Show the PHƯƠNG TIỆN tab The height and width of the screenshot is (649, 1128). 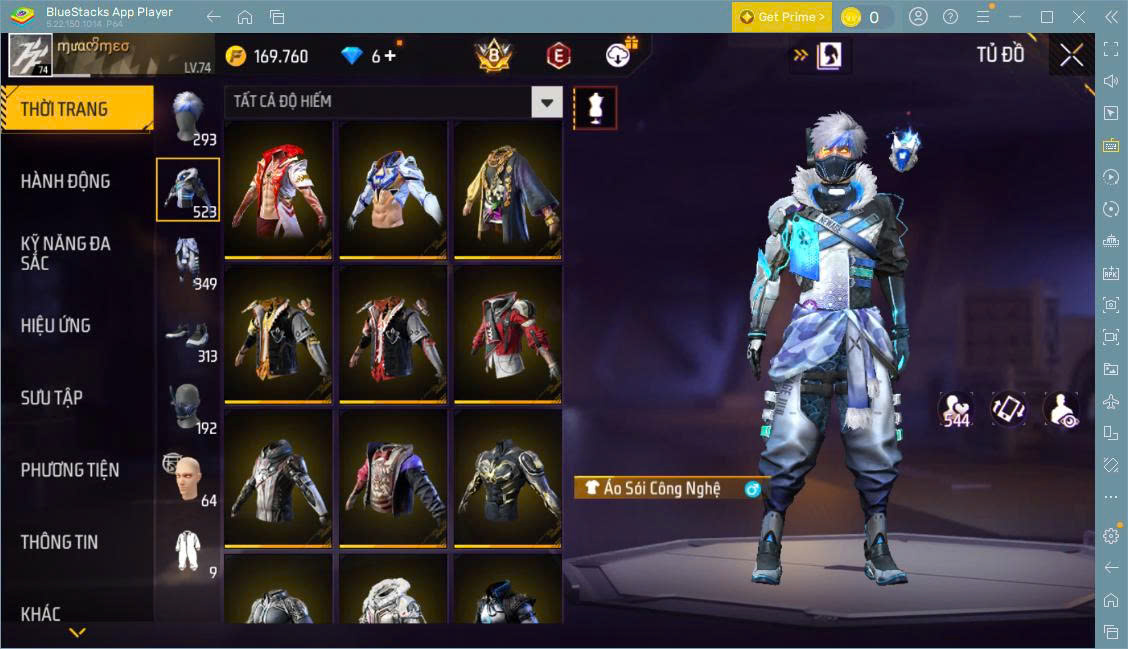[70, 470]
